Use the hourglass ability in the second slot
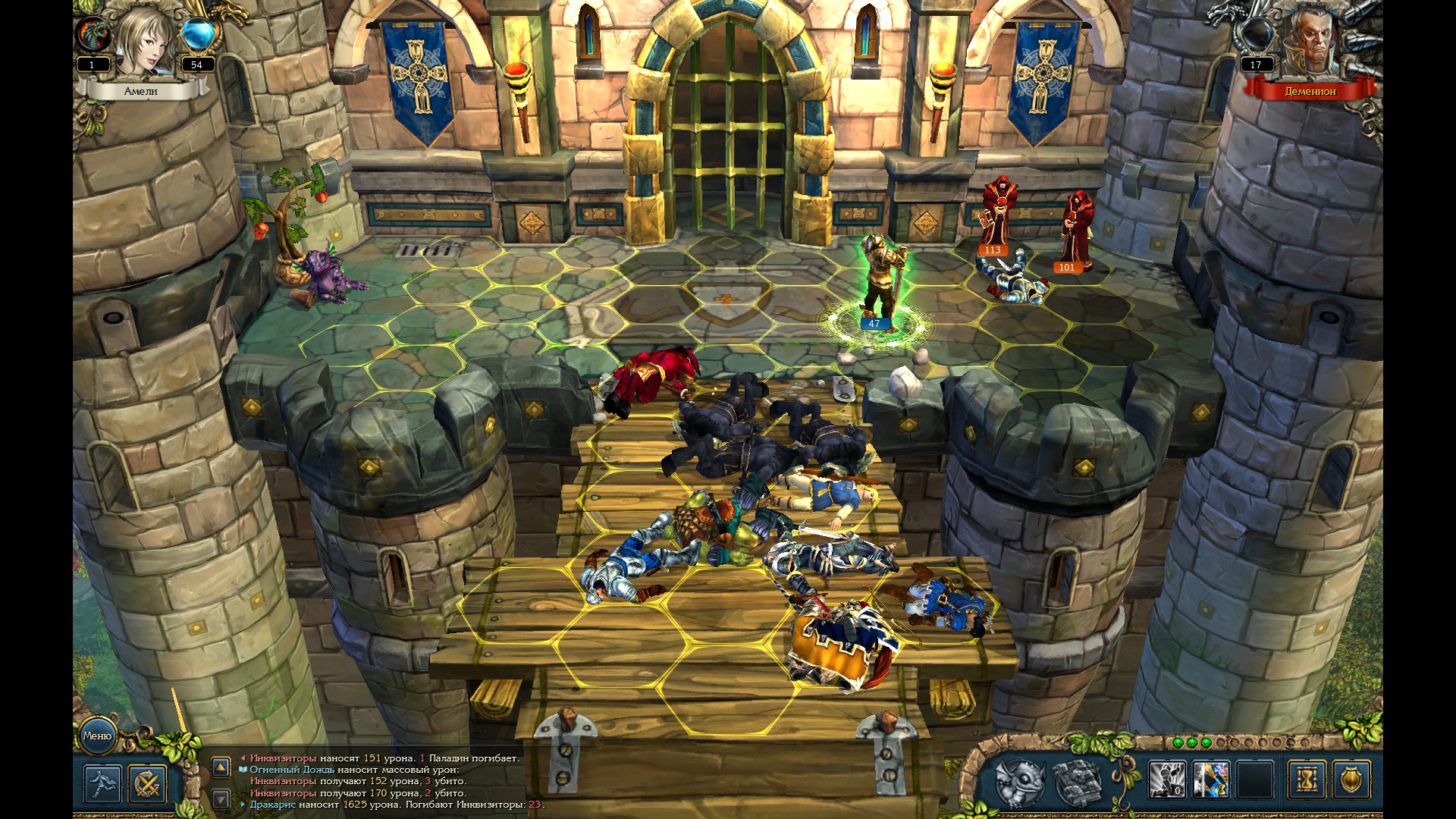 click(1211, 779)
